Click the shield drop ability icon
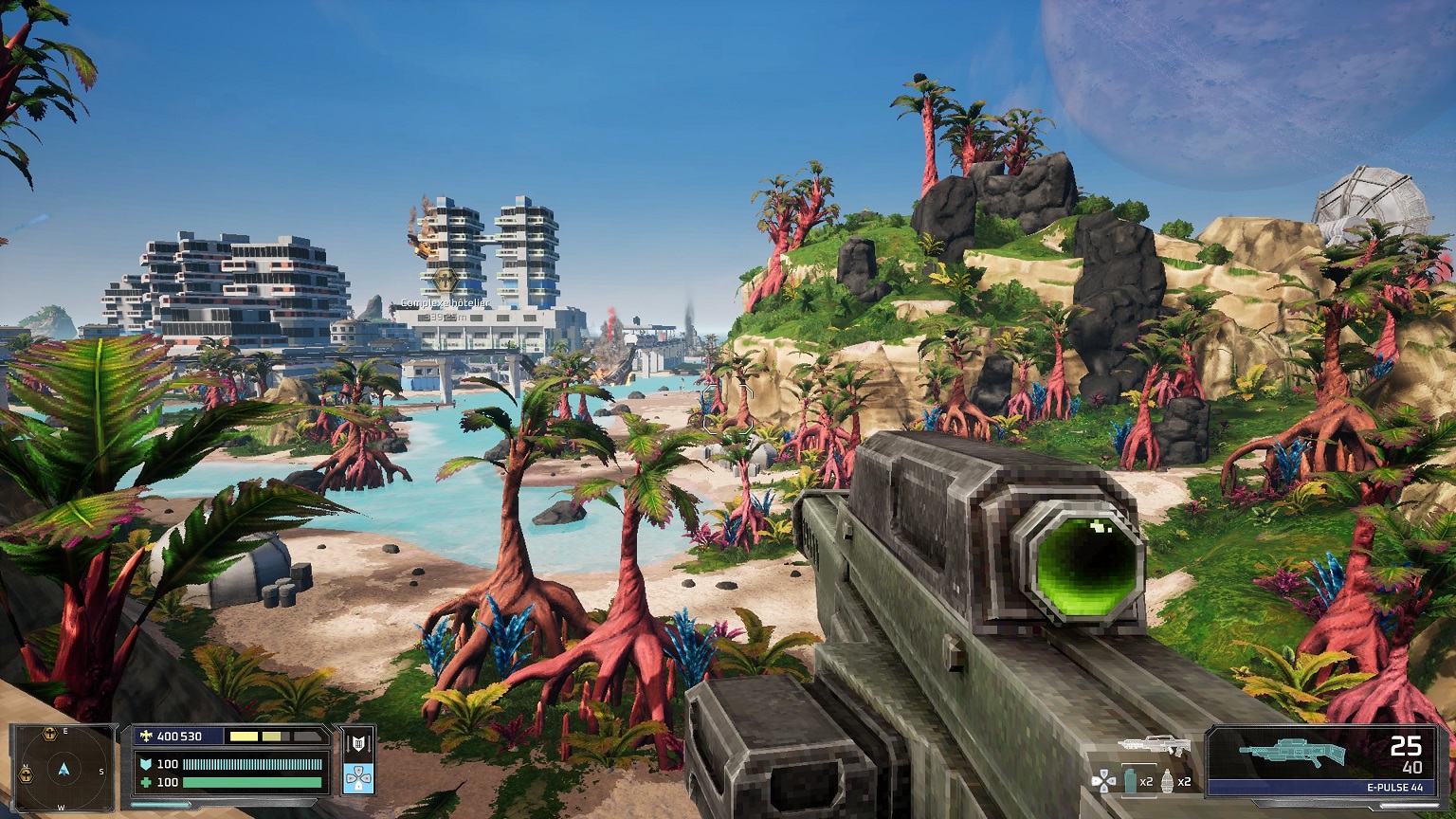This screenshot has width=1456, height=819. coord(358,743)
